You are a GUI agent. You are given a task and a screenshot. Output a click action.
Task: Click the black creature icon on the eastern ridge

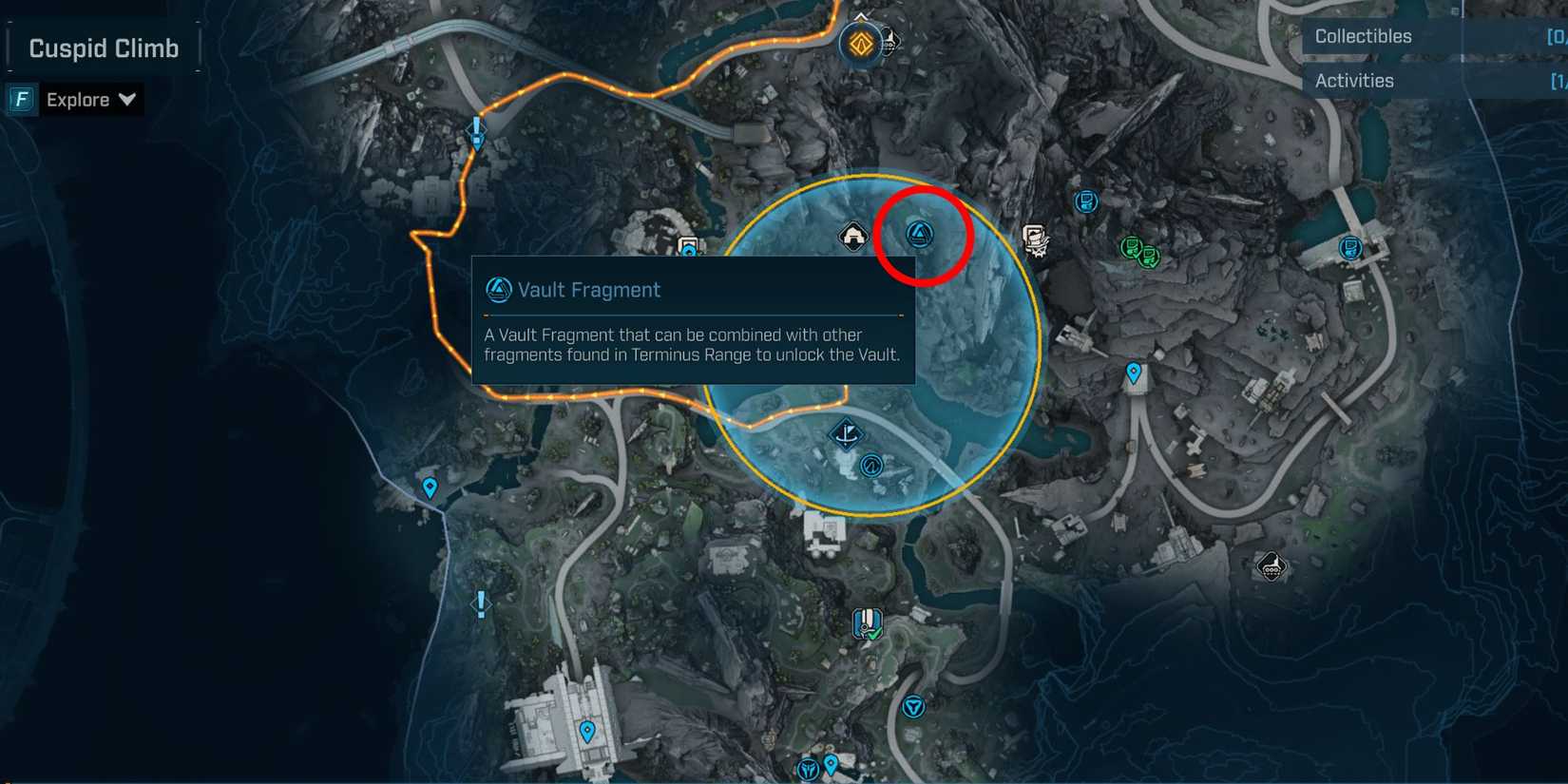(x=1271, y=565)
